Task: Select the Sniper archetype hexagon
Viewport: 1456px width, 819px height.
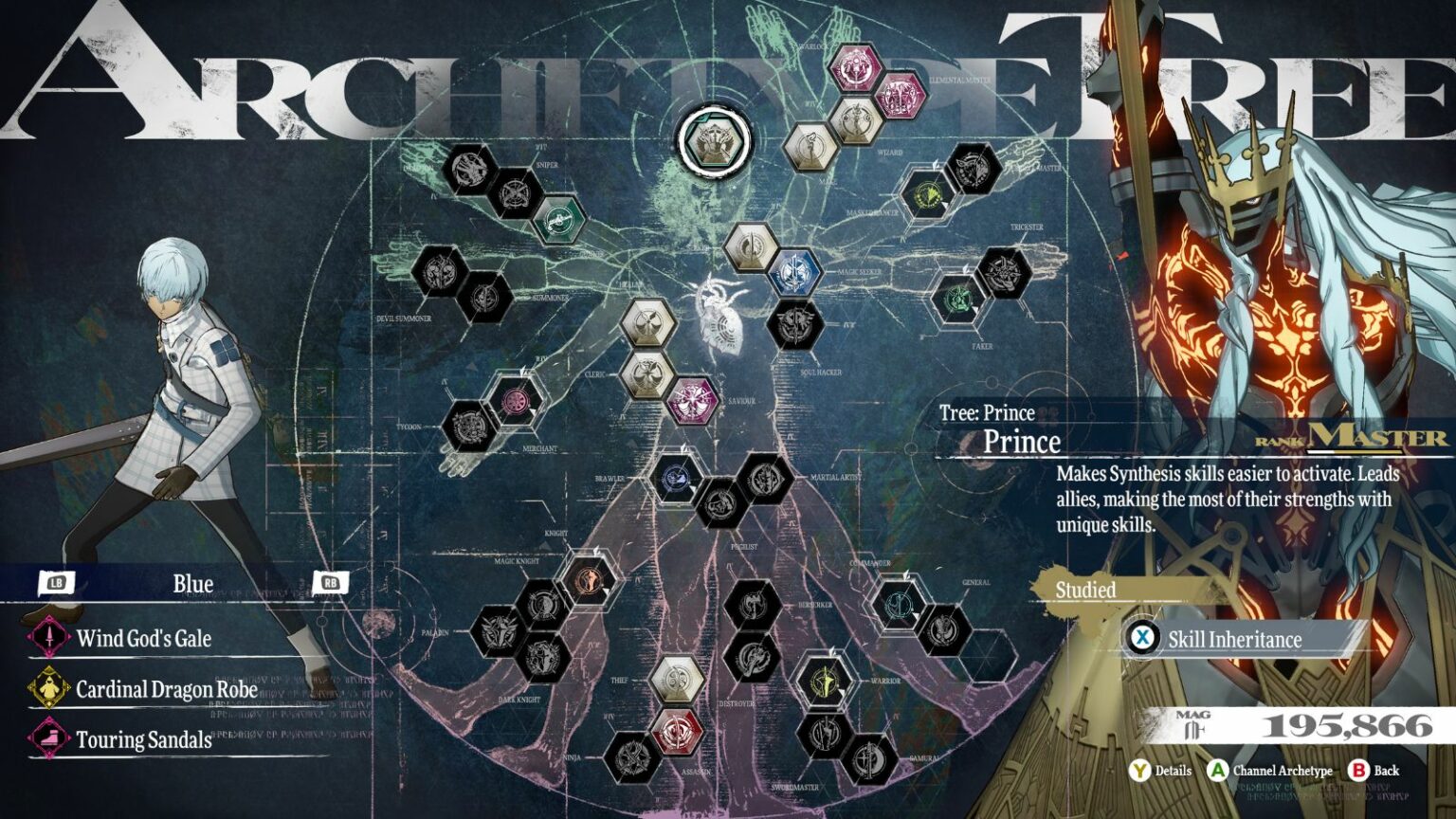Action: (x=515, y=193)
